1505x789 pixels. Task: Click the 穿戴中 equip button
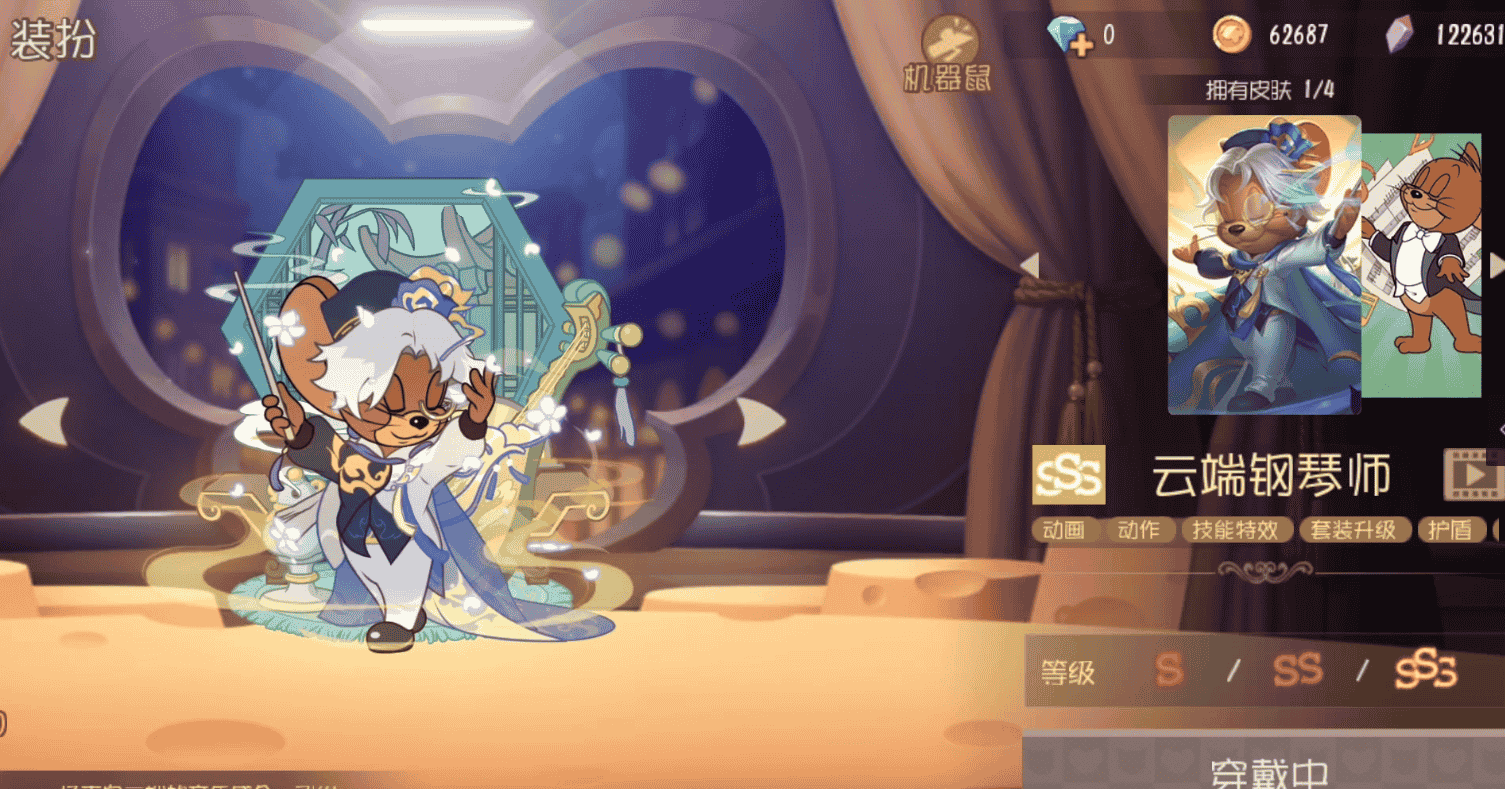coord(1268,768)
